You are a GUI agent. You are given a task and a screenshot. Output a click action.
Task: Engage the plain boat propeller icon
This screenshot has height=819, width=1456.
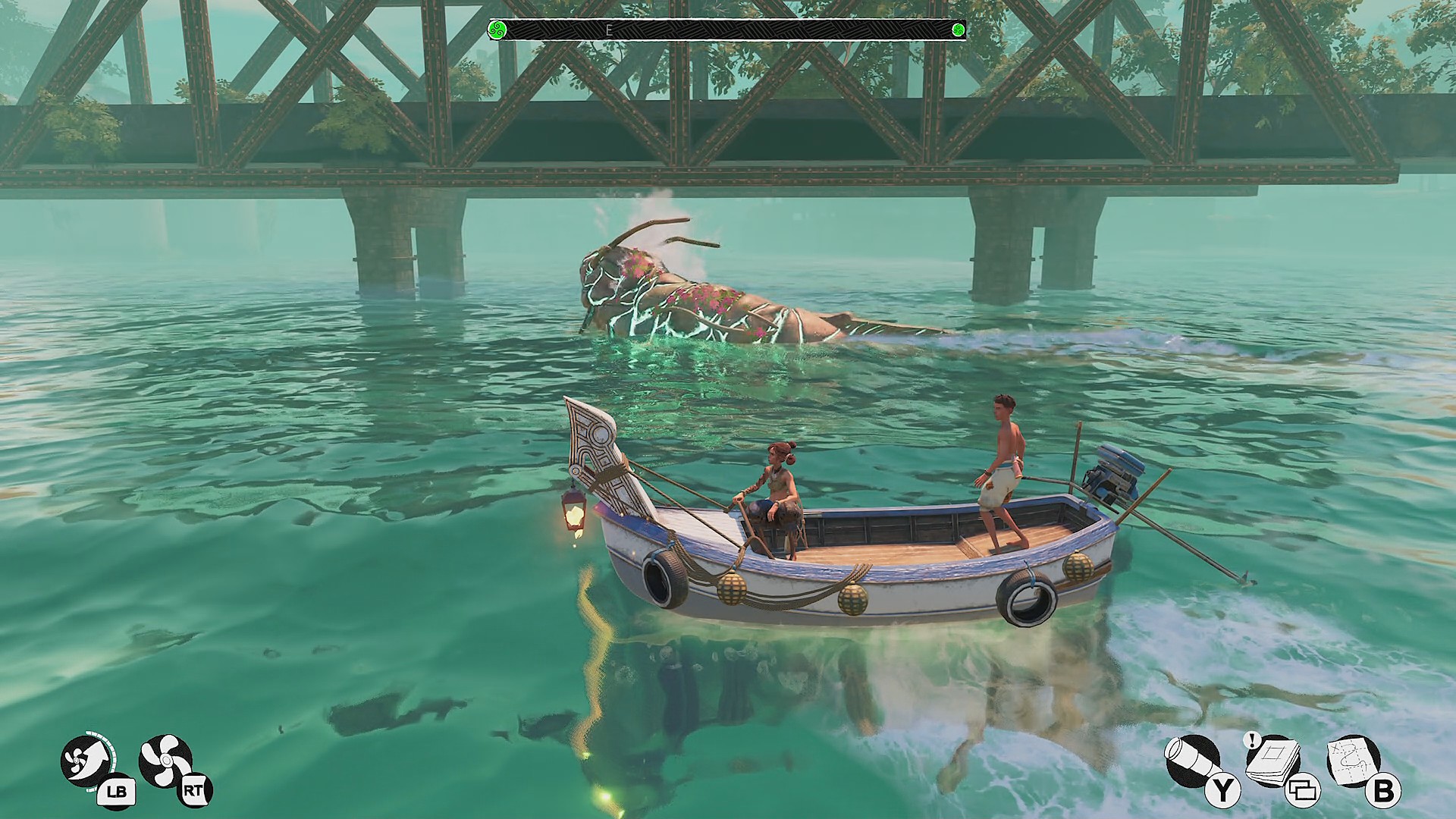point(165,761)
